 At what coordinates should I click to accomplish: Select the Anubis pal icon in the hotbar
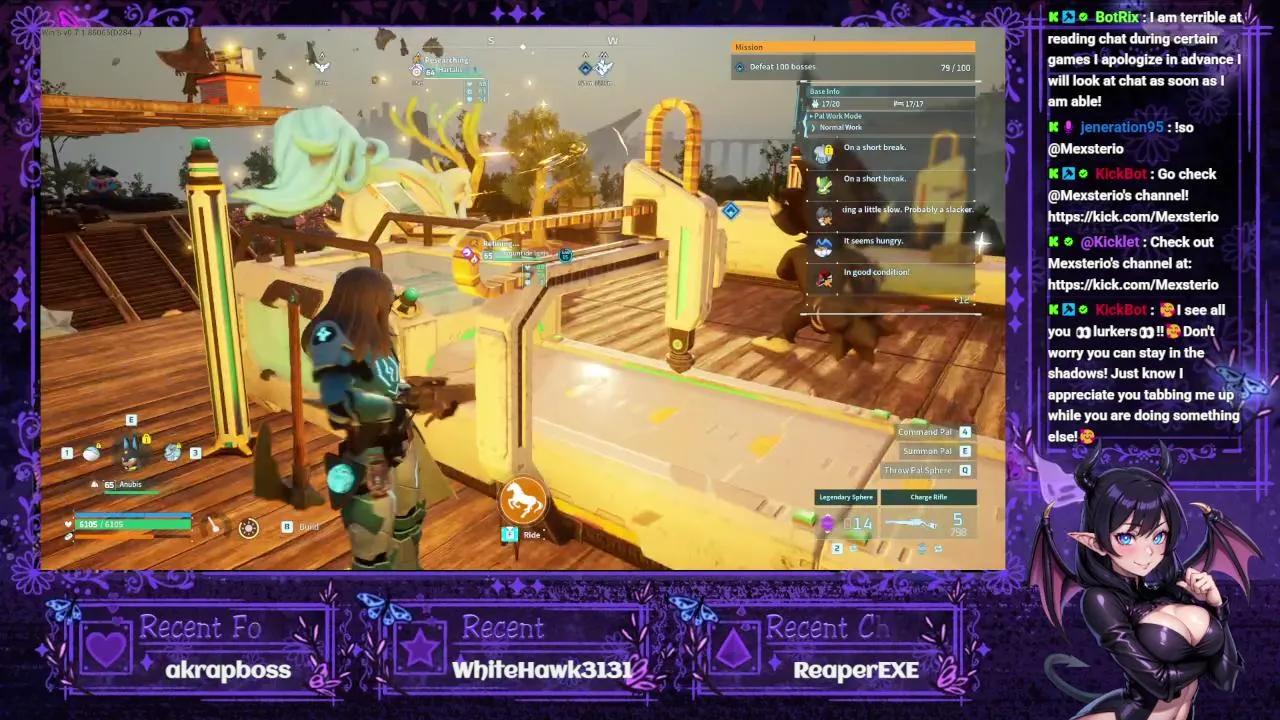tap(130, 452)
